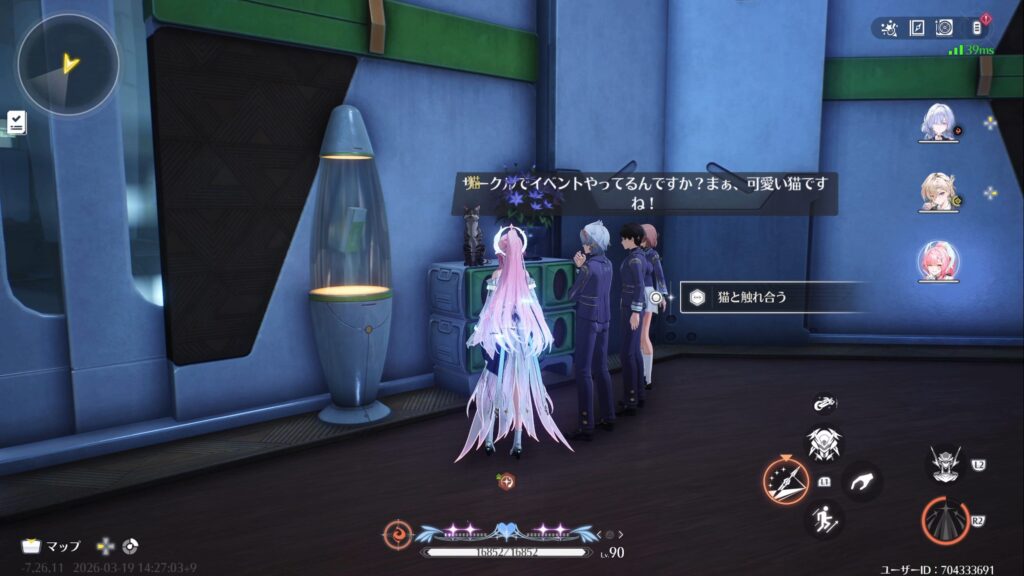1024x576 pixels.
Task: Open the quest checklist icon below minimap
Action: click(17, 122)
